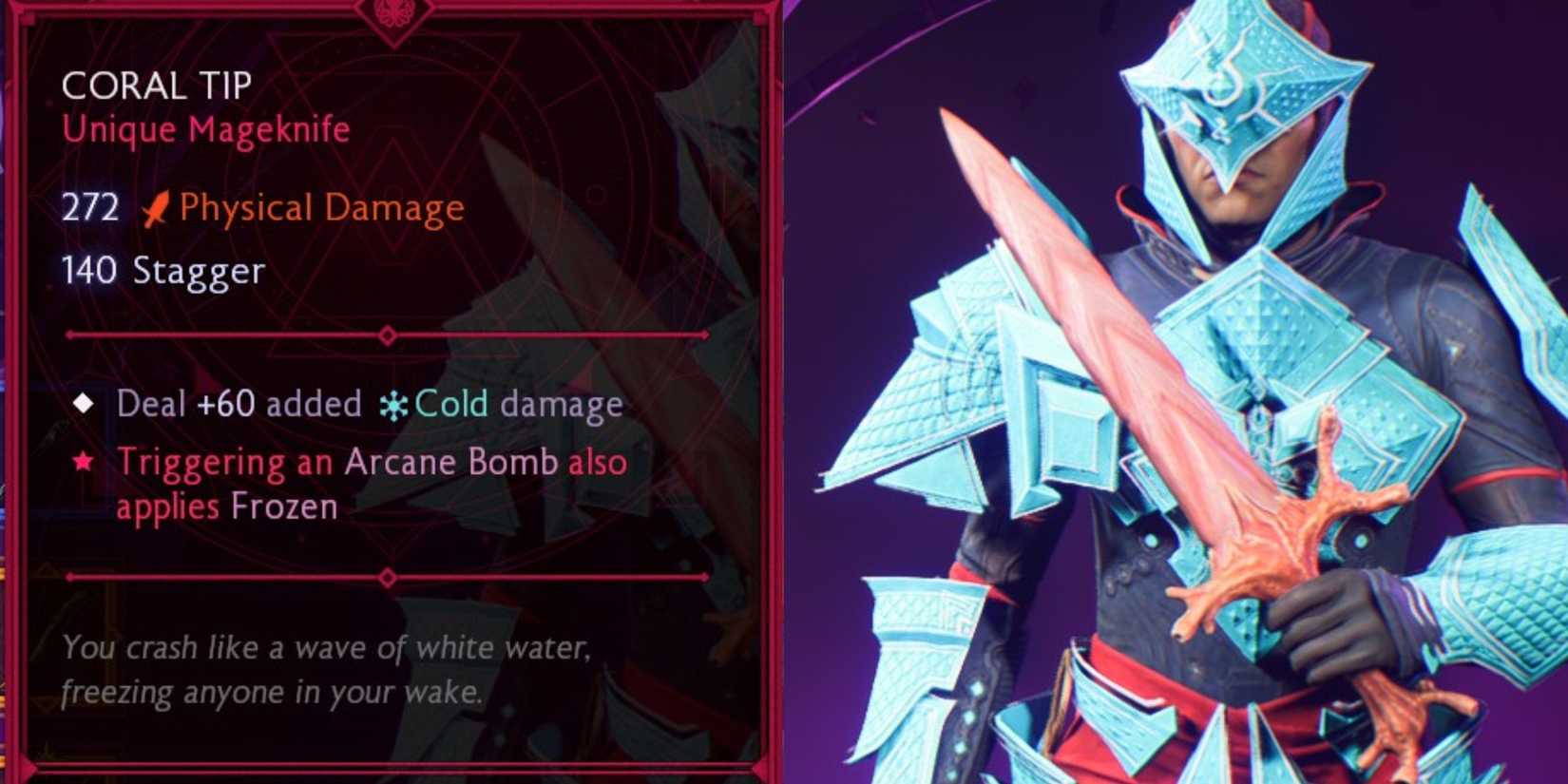1568x784 pixels.
Task: Select the Unique Mageknife subtitle
Action: tap(203, 129)
